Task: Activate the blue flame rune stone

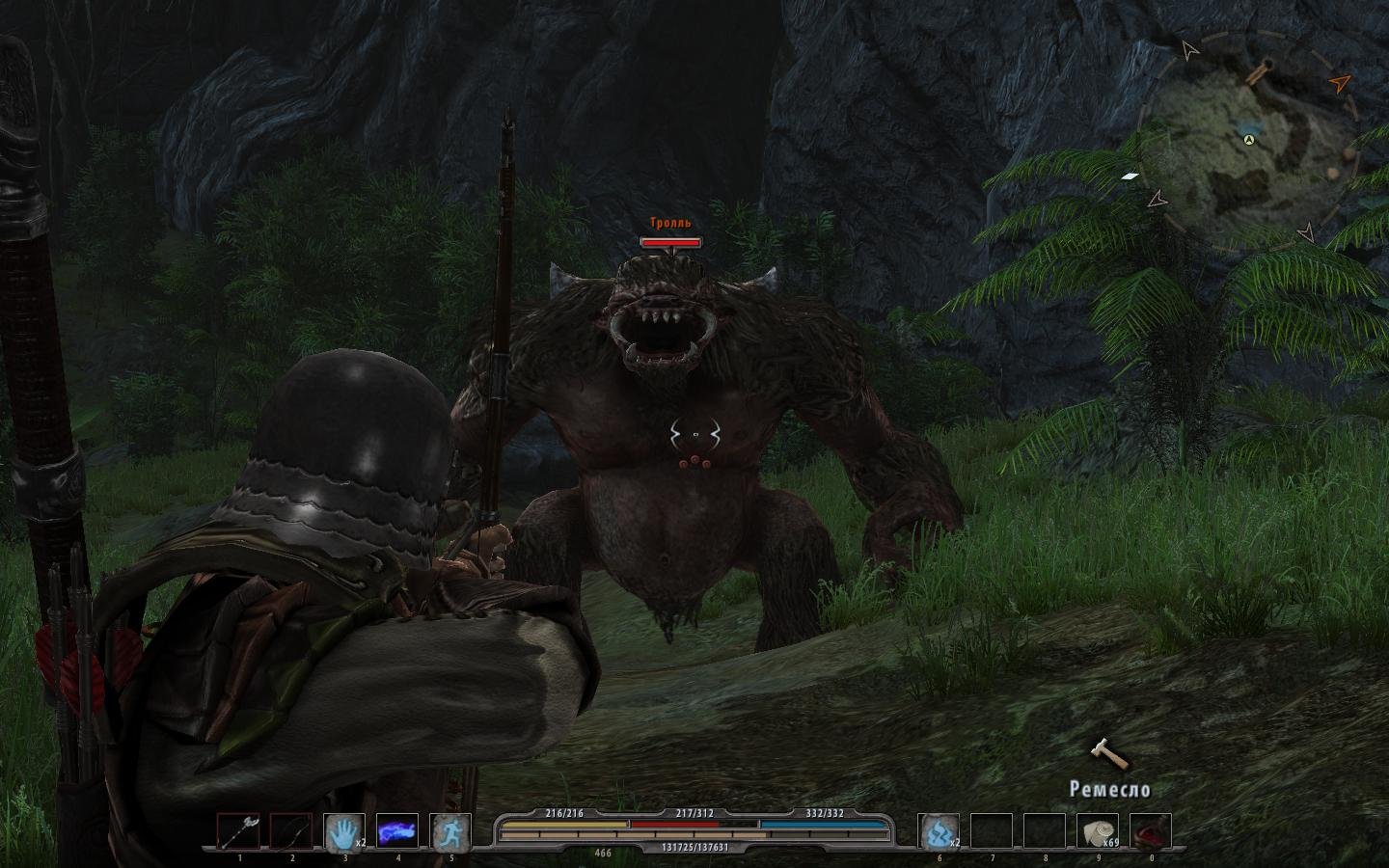Action: point(940,832)
